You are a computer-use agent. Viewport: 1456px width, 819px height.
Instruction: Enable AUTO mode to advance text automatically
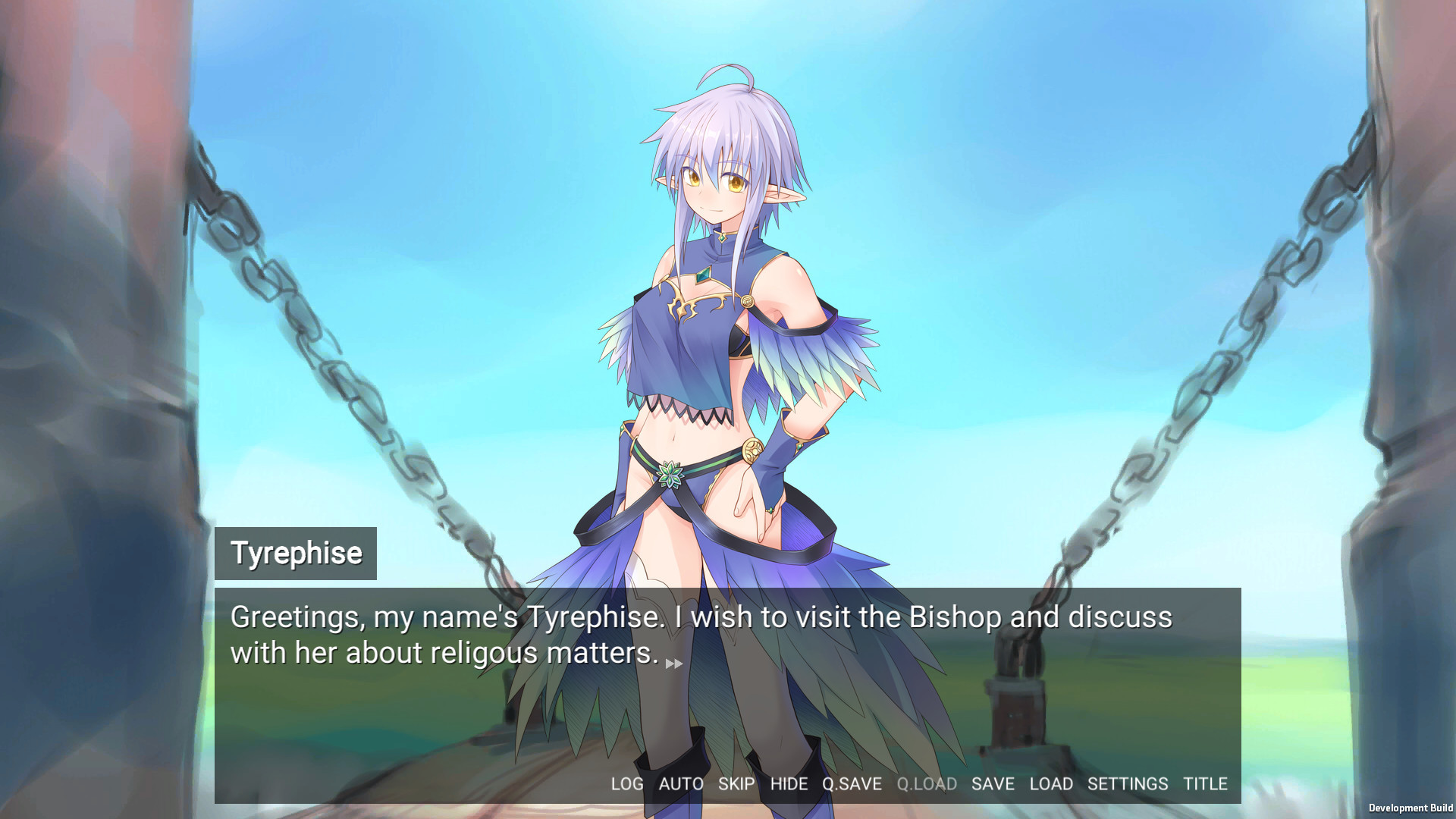click(x=682, y=784)
